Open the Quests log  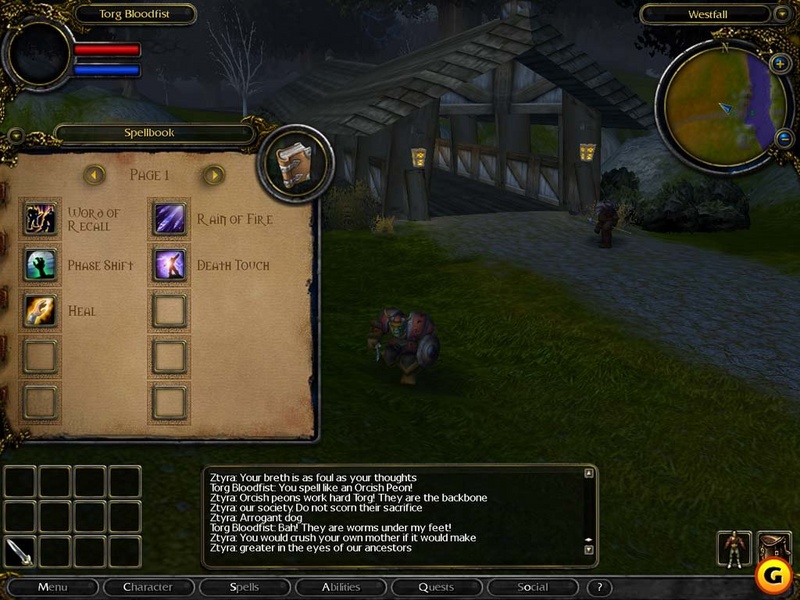[x=436, y=587]
